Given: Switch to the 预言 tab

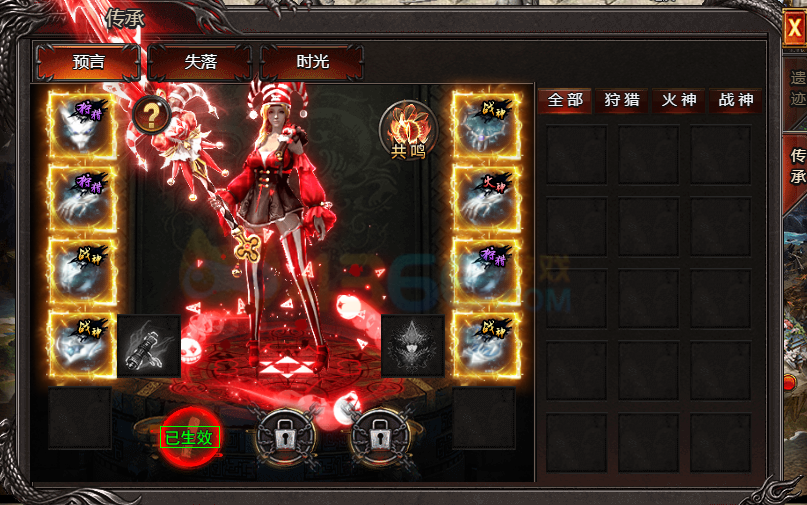Looking at the screenshot, I should click(x=86, y=62).
